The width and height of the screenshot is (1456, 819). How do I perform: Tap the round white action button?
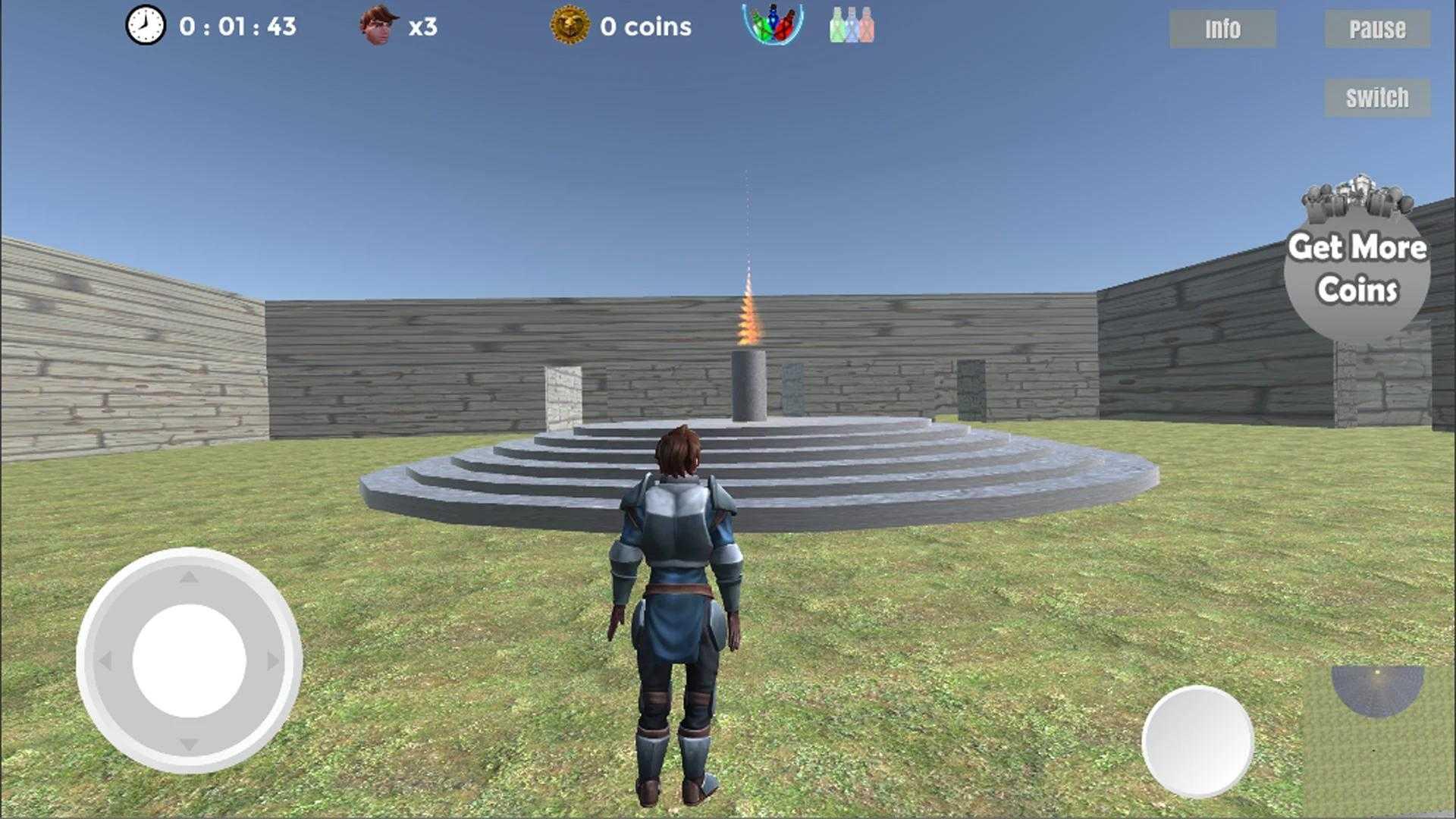pos(1197,741)
